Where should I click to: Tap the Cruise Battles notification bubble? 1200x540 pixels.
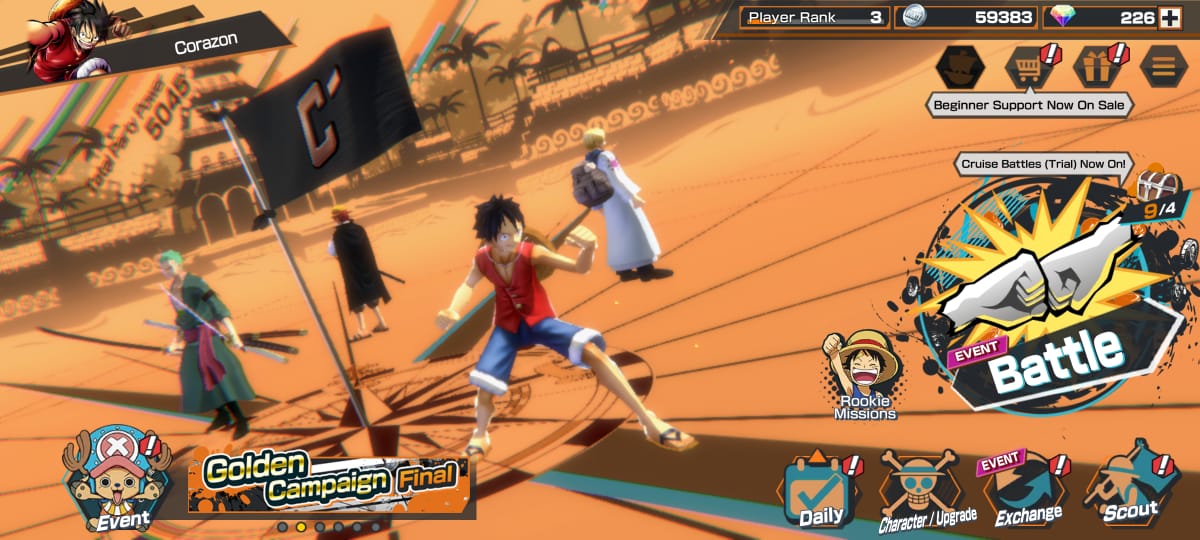[1043, 163]
